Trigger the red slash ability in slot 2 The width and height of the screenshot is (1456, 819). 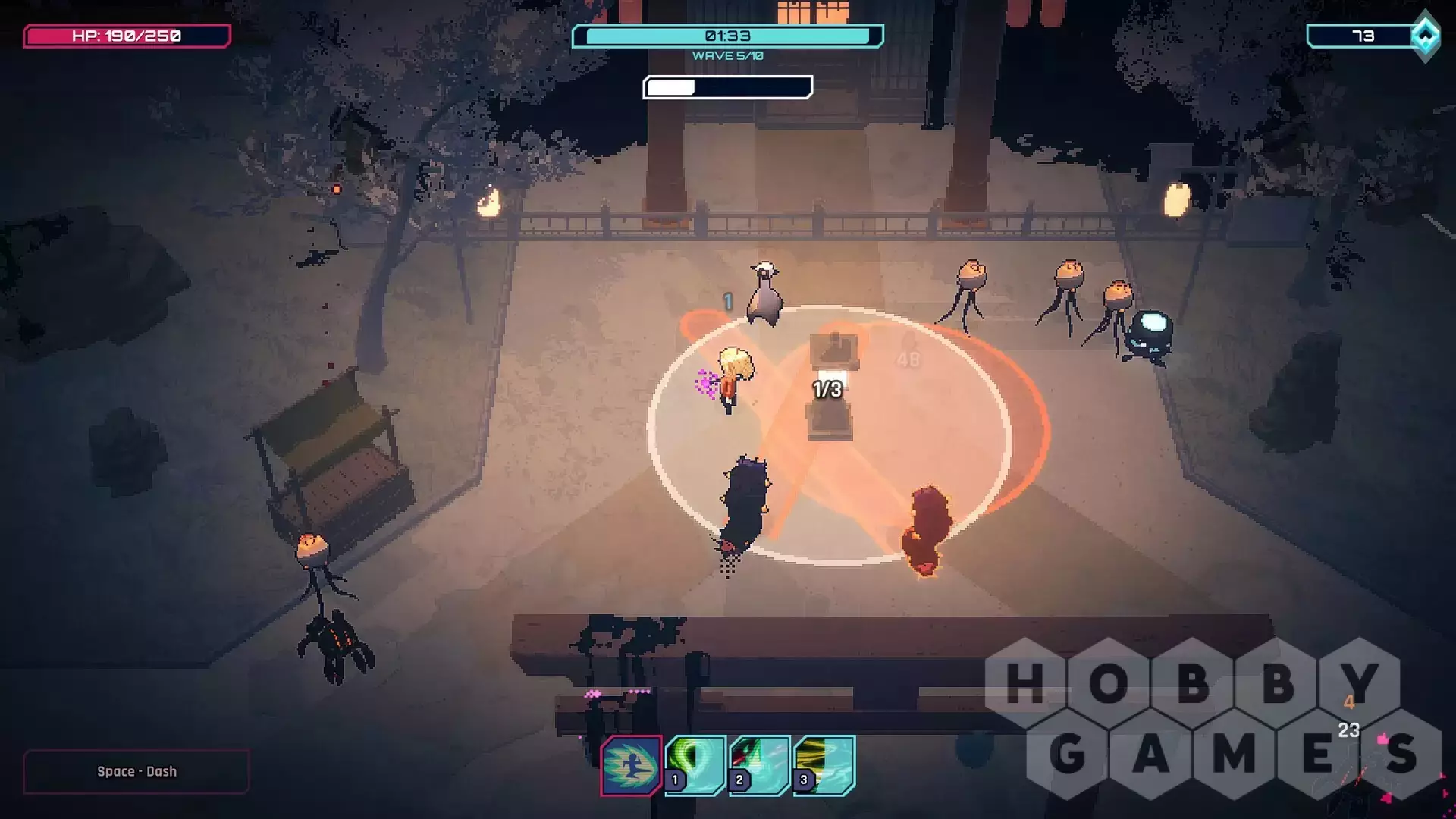coord(760,765)
